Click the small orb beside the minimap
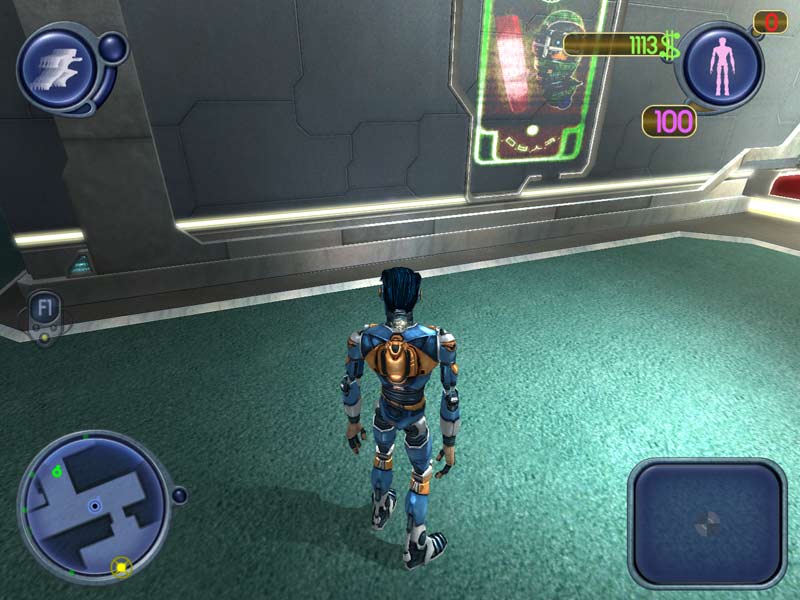 coord(179,495)
